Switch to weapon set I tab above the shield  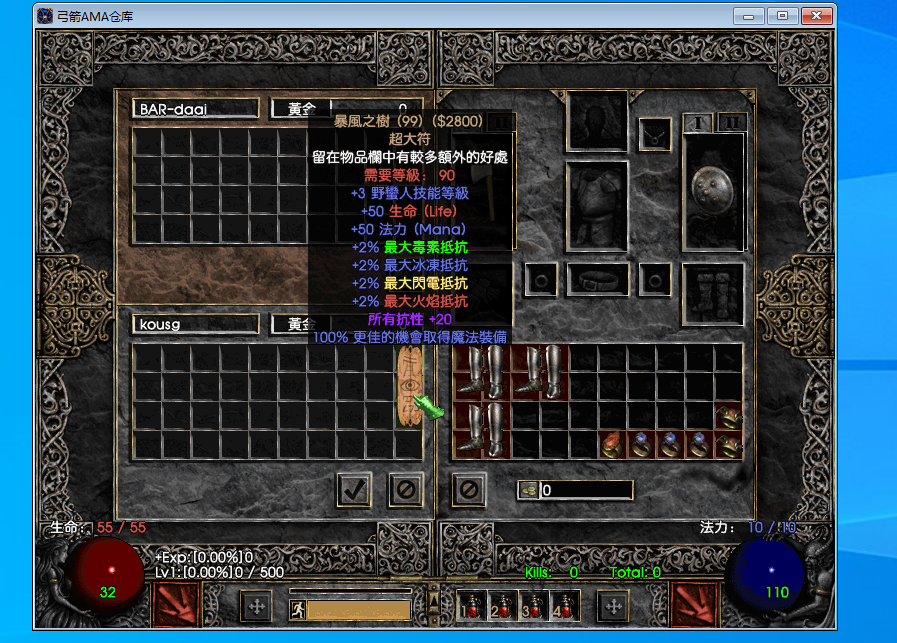click(x=696, y=122)
